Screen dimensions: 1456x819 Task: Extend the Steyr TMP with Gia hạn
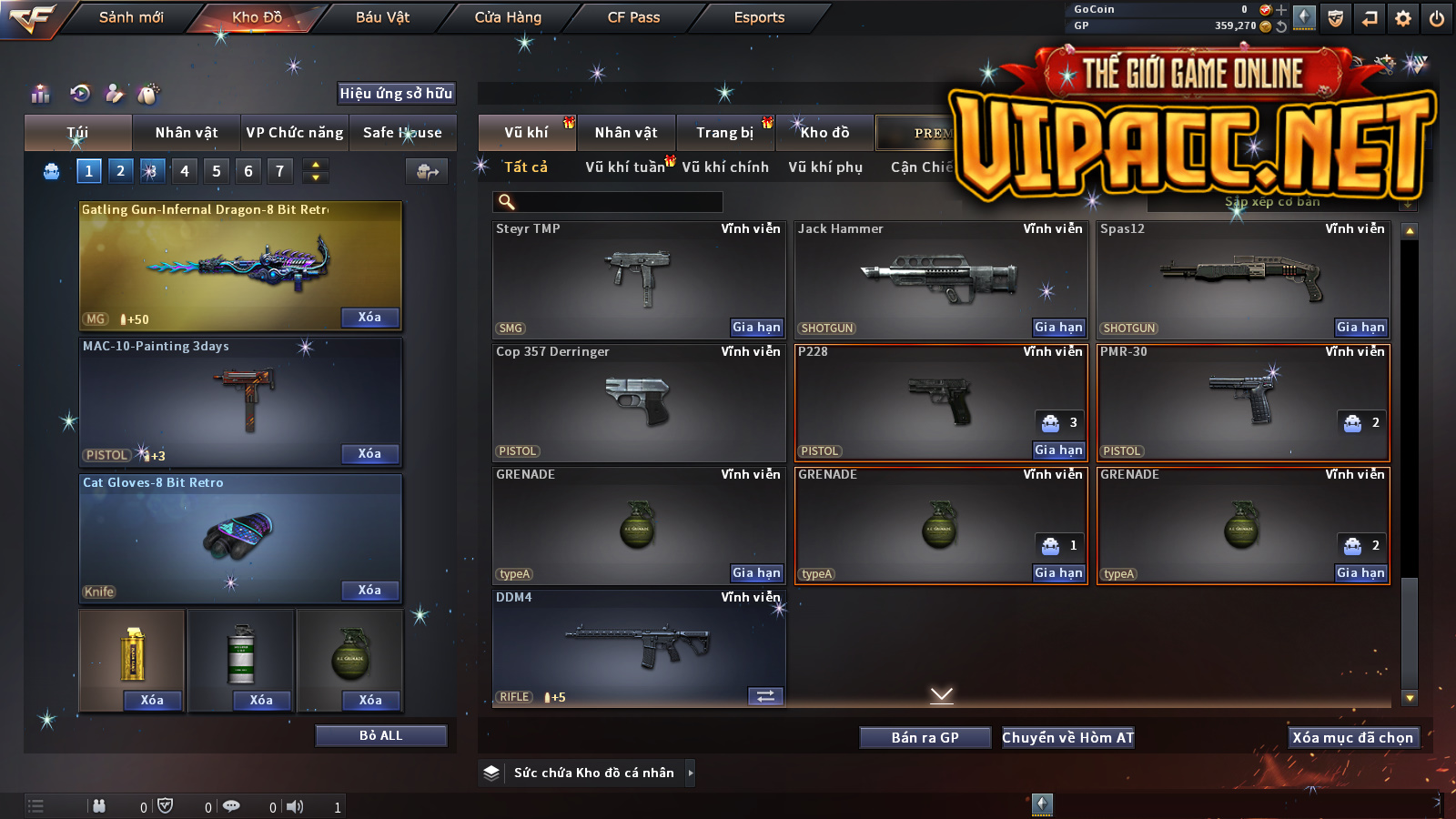click(756, 328)
